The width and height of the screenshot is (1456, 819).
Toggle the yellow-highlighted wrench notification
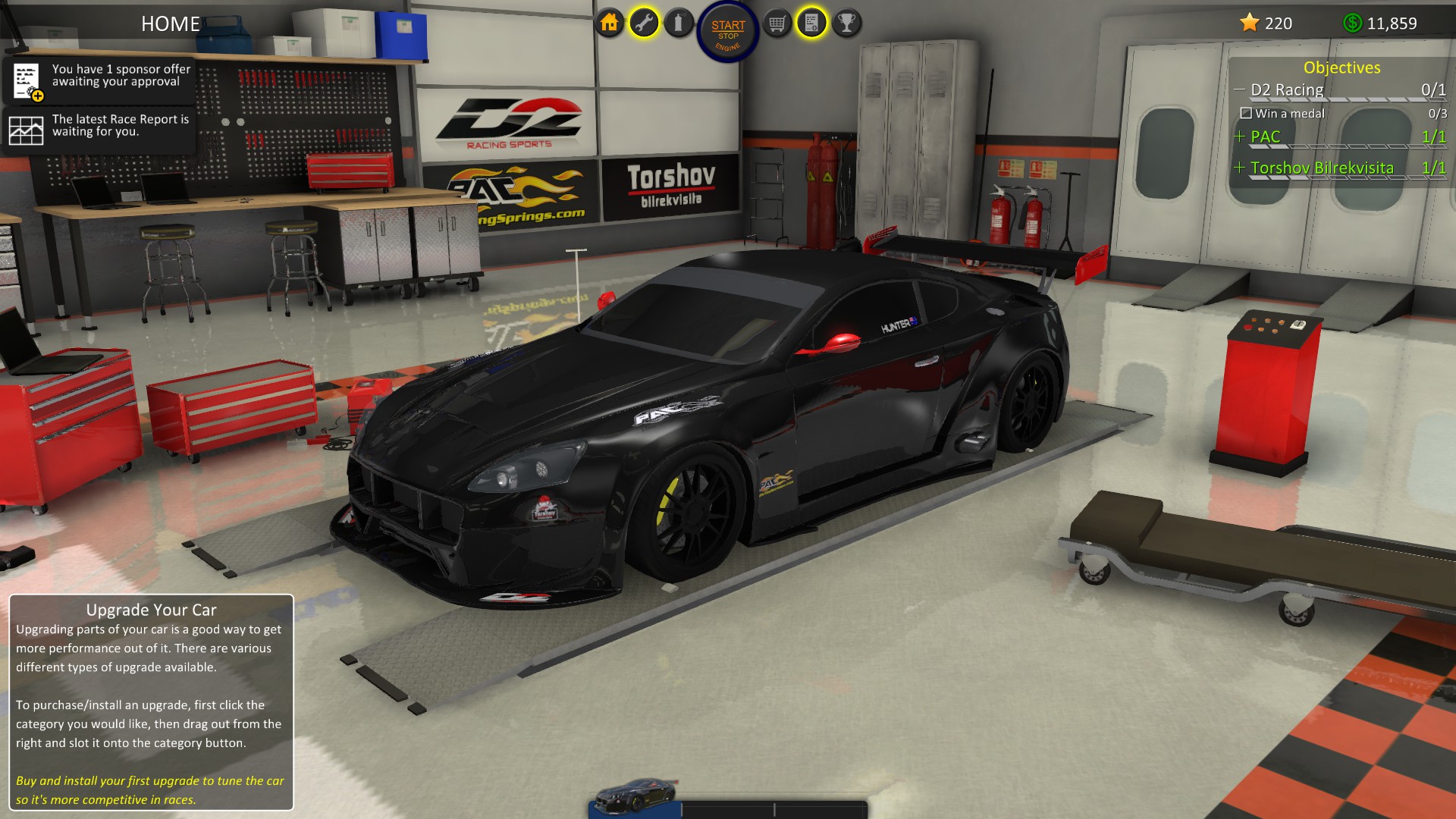pyautogui.click(x=643, y=24)
